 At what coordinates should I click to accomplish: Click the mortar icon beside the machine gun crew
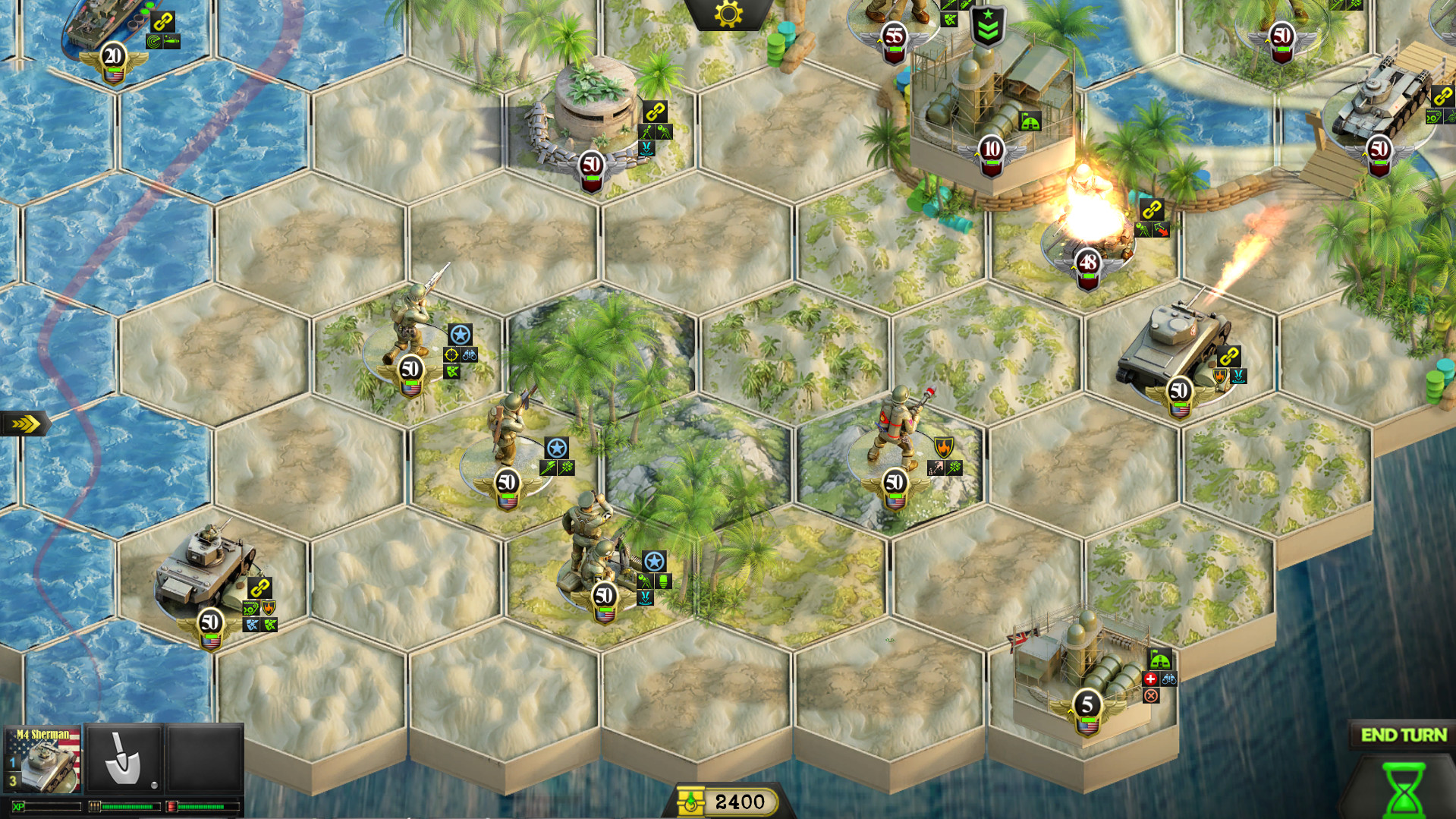[645, 581]
